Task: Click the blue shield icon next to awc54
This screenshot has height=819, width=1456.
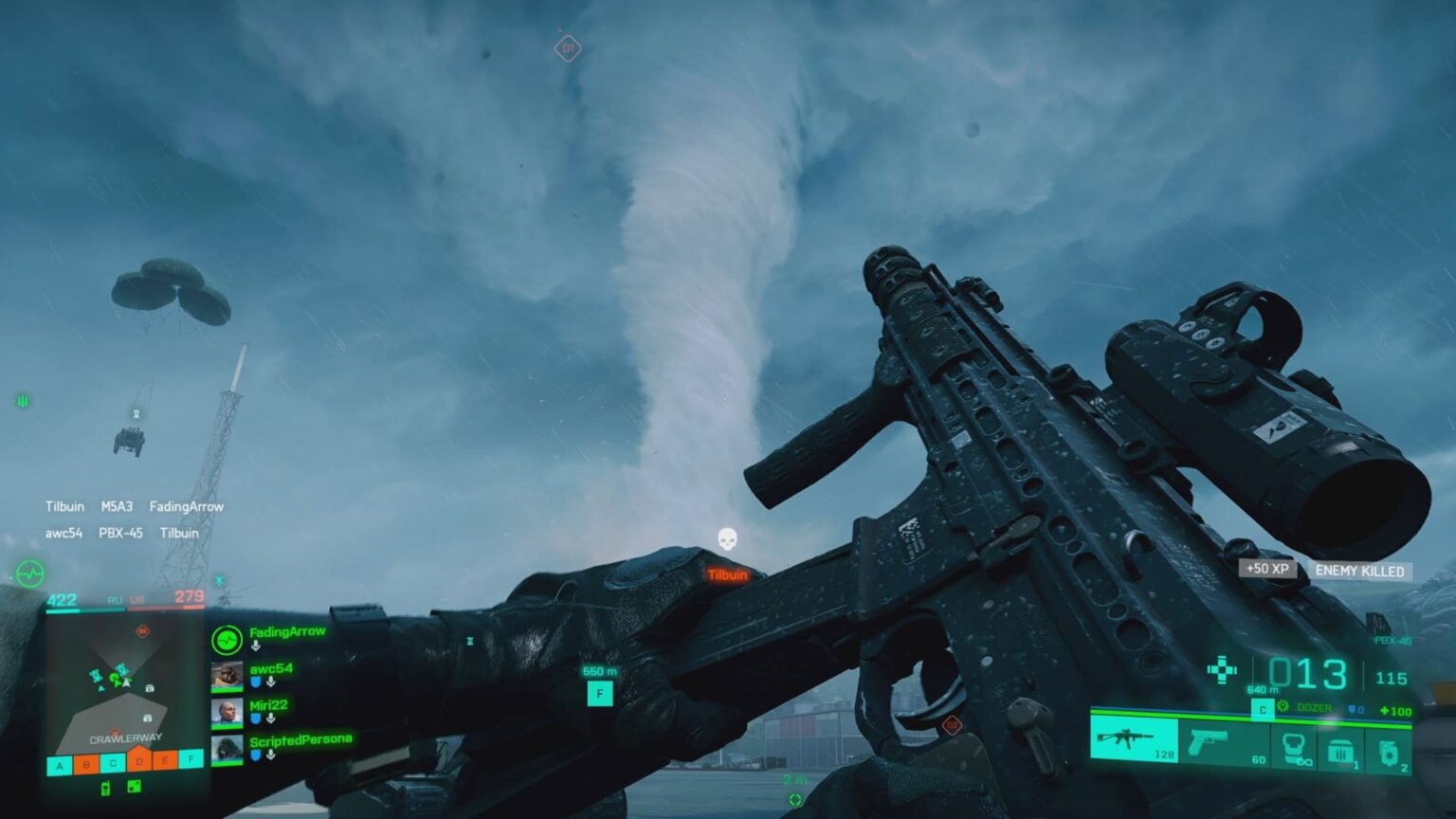Action: [256, 682]
